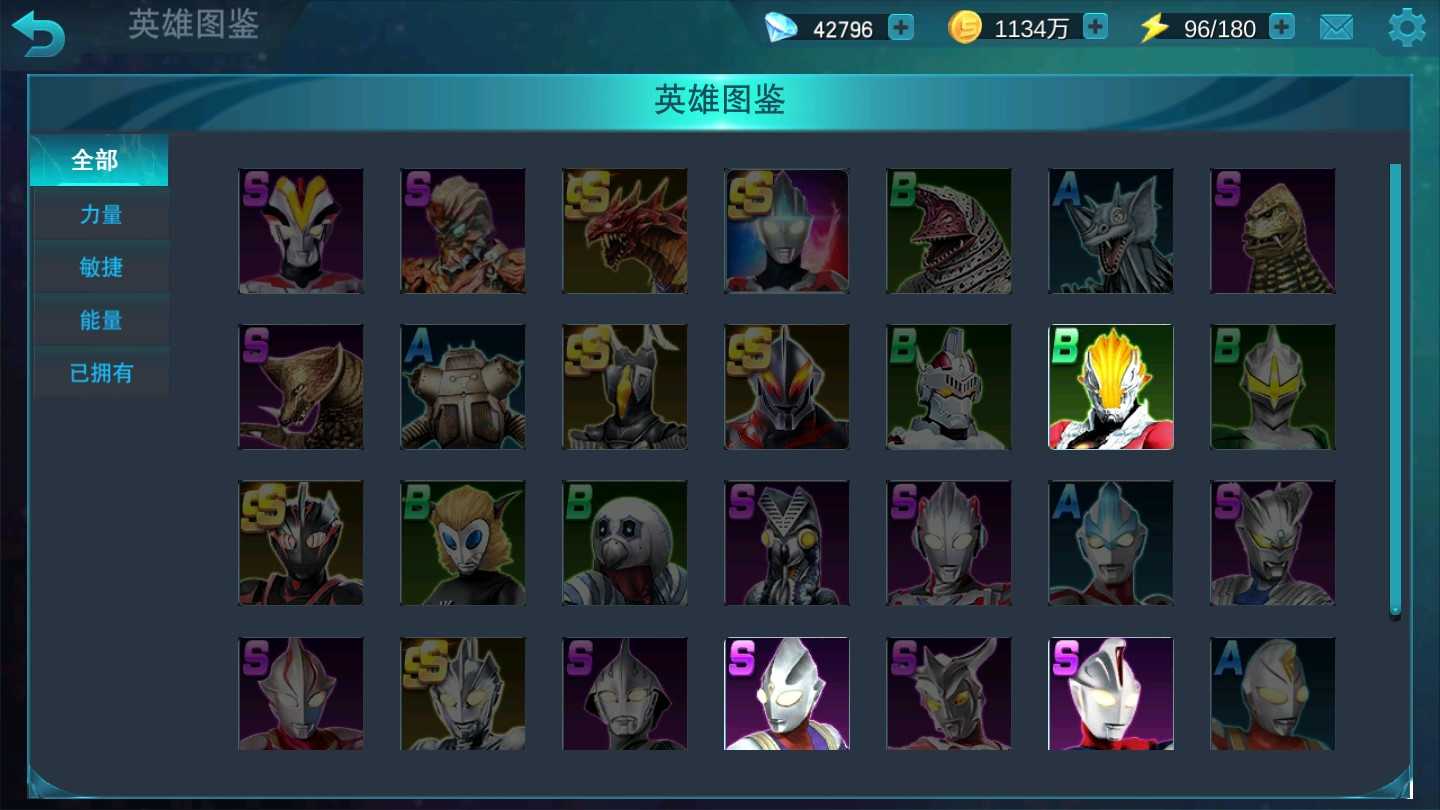Show only 已拥有 heroes
The height and width of the screenshot is (810, 1440).
[99, 372]
